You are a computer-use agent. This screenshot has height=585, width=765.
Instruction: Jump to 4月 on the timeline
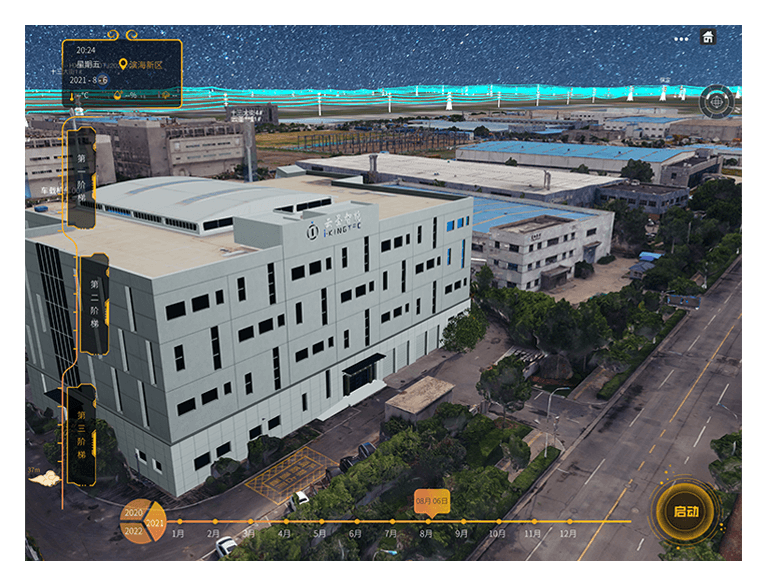pos(285,533)
